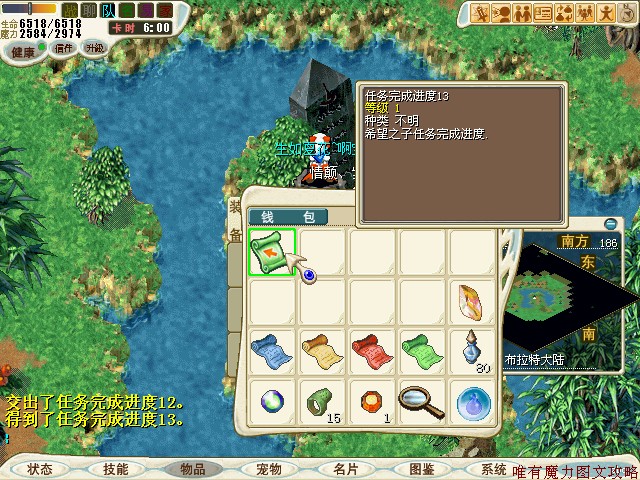Open the 宠物 pet menu
Viewport: 640px width, 480px height.
click(269, 468)
